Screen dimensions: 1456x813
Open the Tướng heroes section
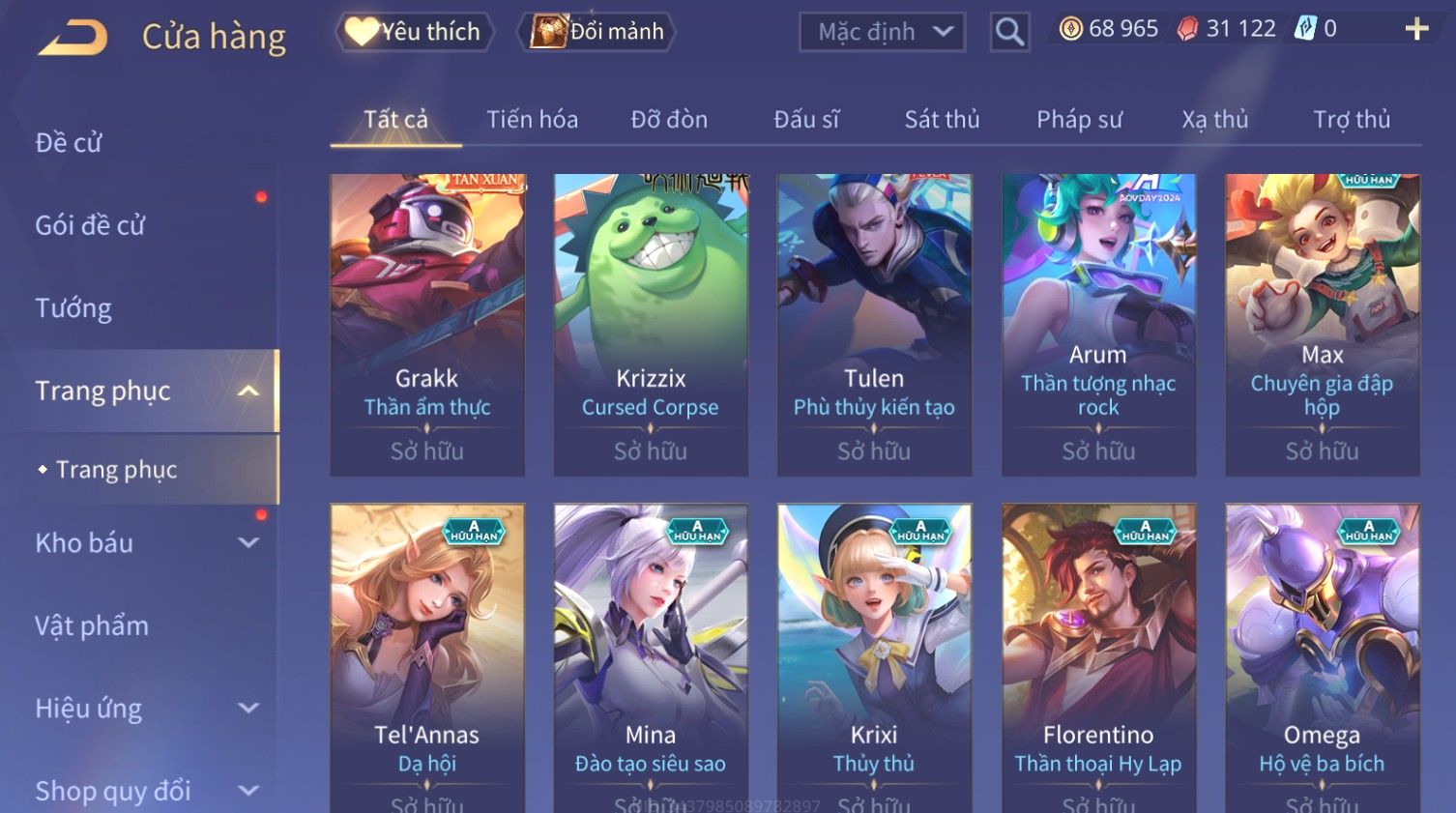(x=73, y=308)
